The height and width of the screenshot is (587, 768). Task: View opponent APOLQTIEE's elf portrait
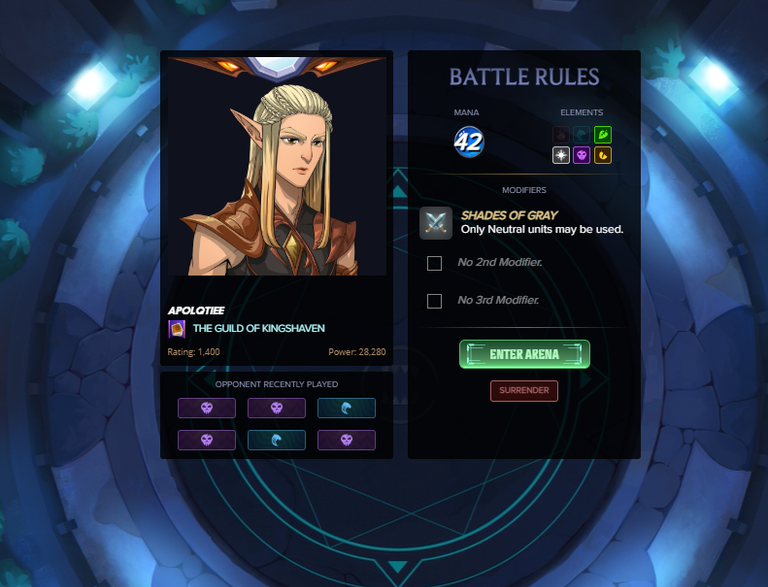tap(276, 170)
